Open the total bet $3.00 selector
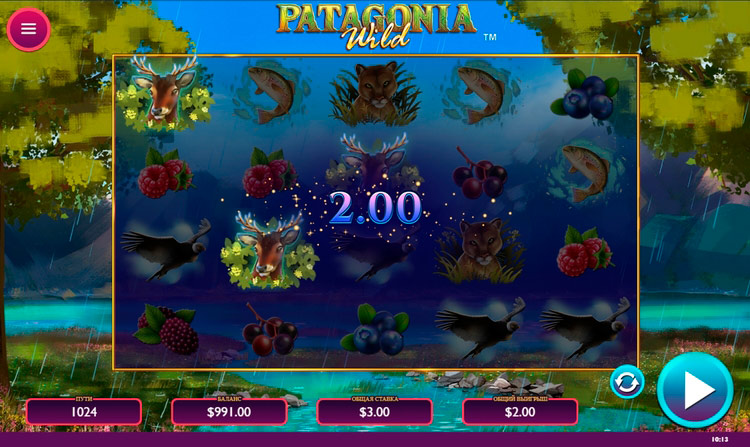 (x=374, y=411)
